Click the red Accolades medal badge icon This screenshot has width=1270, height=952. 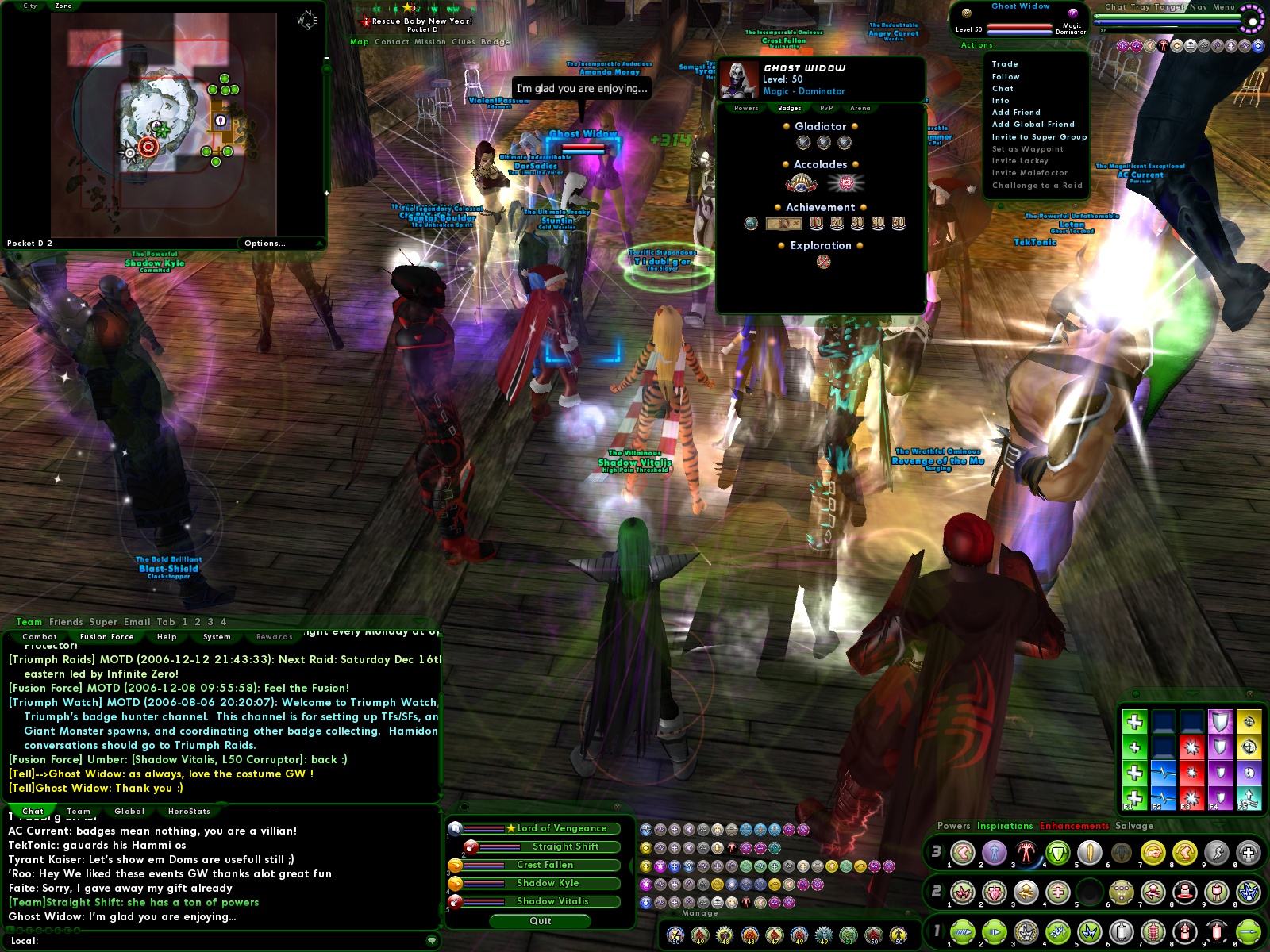(x=845, y=182)
